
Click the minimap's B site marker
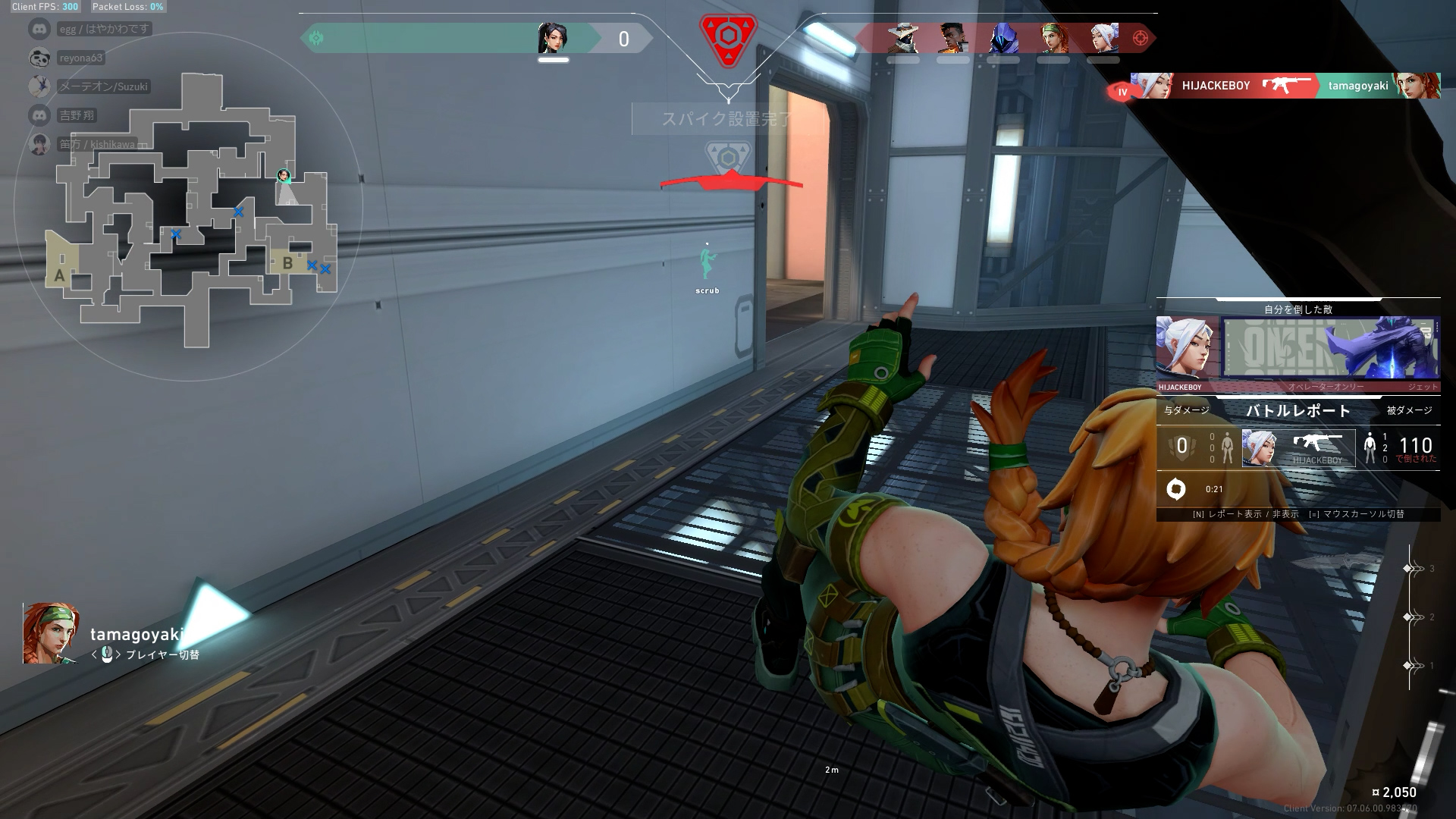click(287, 263)
